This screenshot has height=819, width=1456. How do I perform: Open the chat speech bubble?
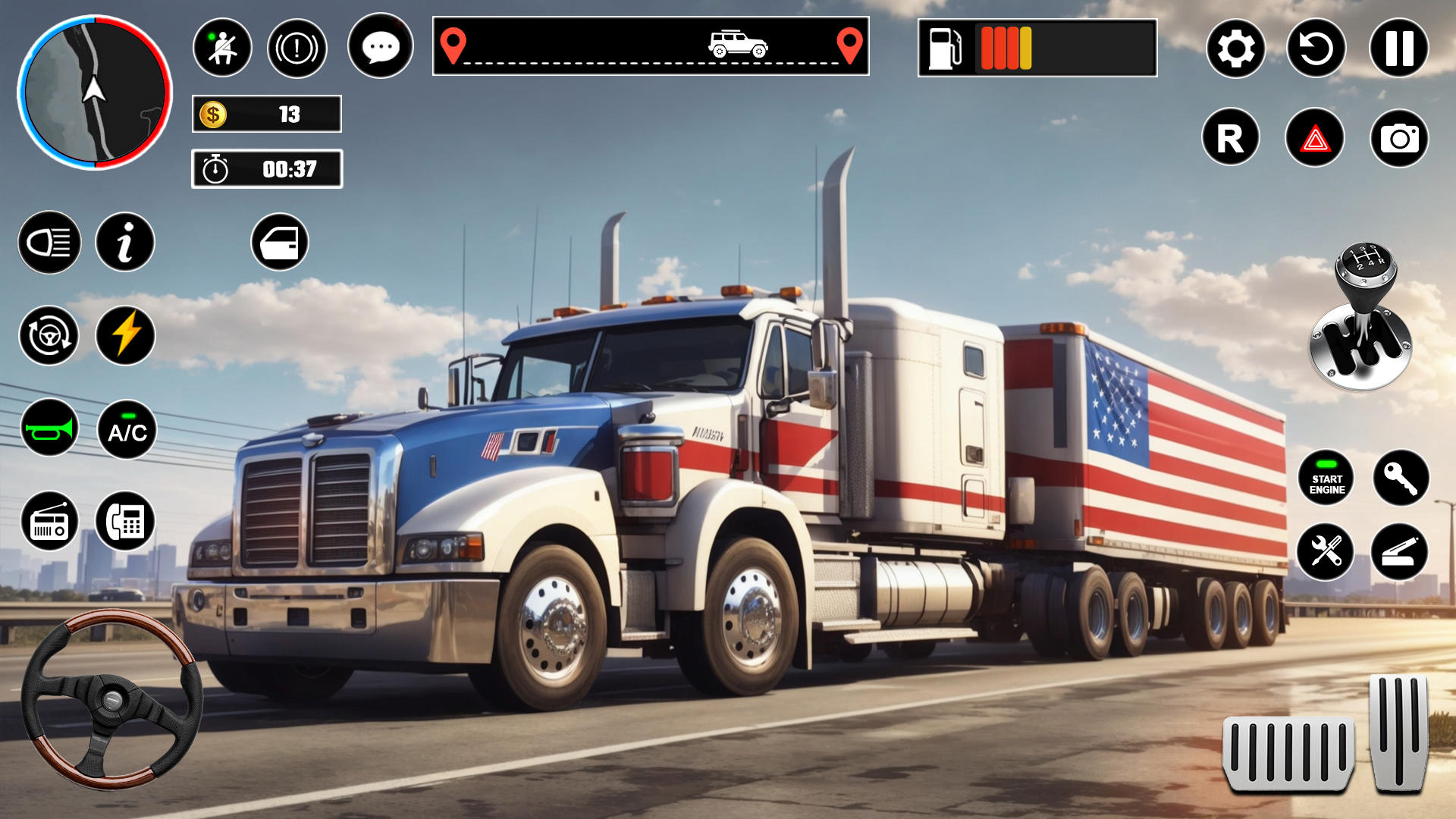pos(380,47)
